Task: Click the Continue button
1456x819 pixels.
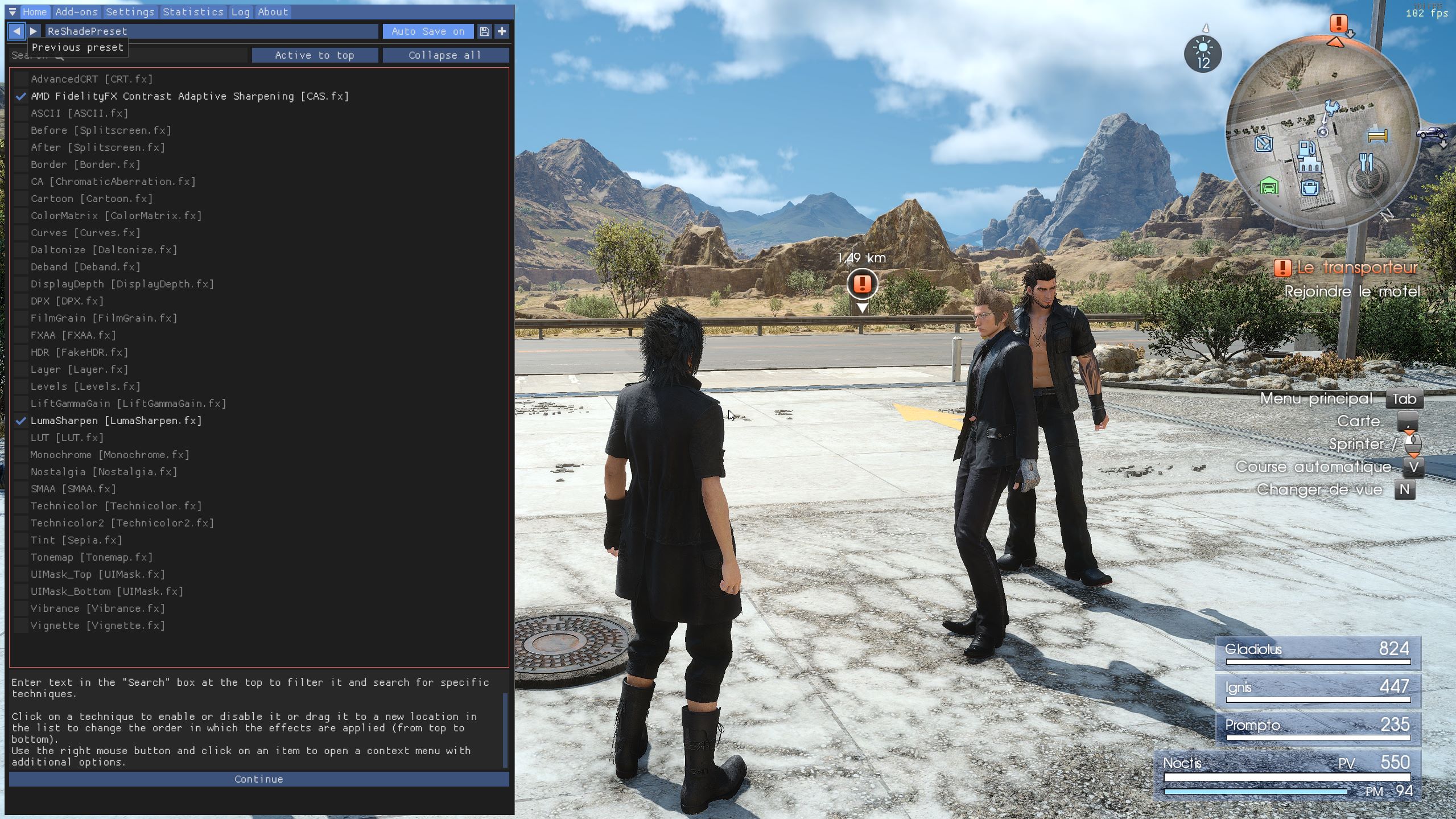Action: (x=259, y=779)
